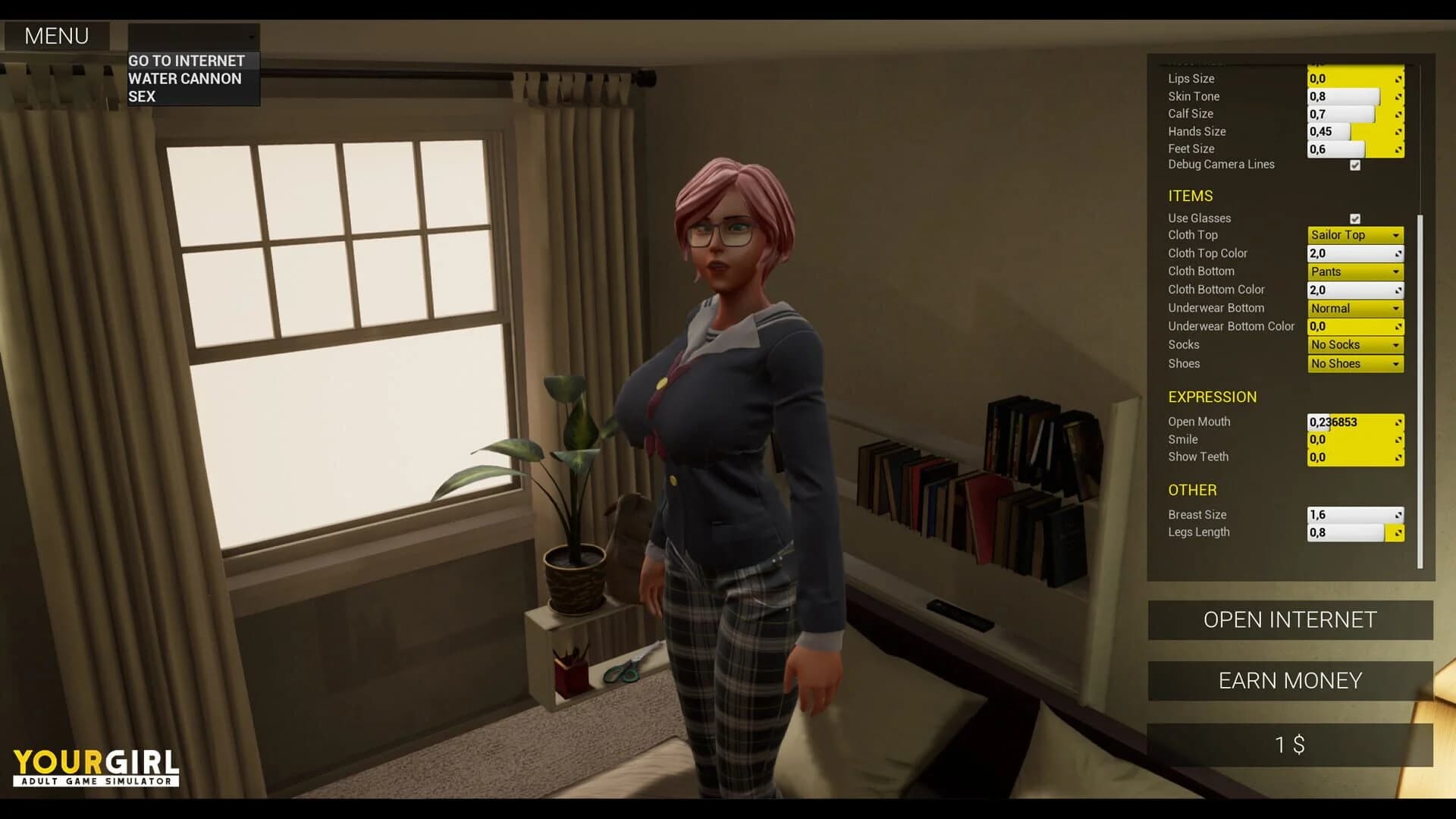Click the edit icon beside Feet Size slider
The width and height of the screenshot is (1456, 819).
1399,149
